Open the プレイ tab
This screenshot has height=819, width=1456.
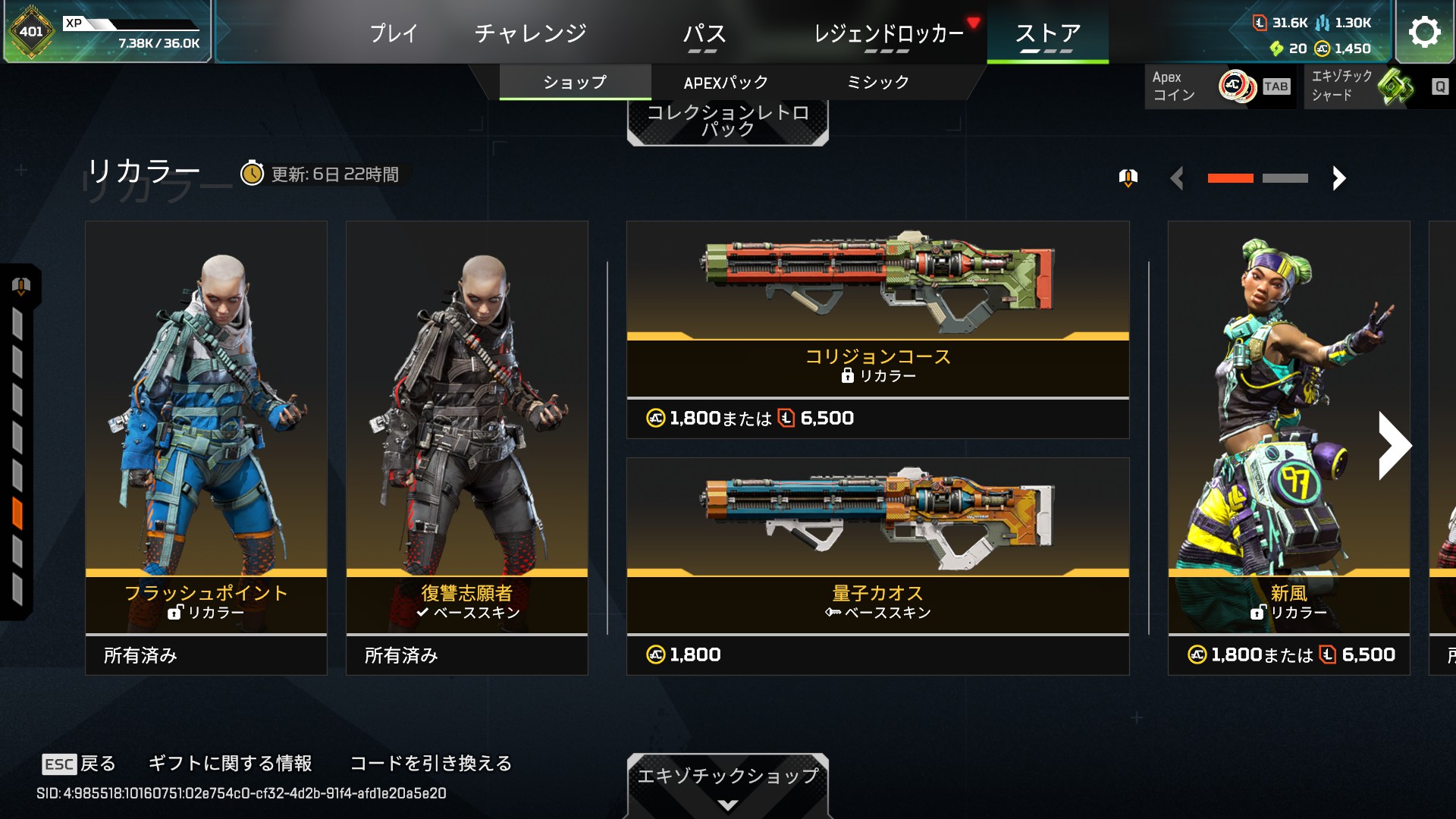[394, 33]
